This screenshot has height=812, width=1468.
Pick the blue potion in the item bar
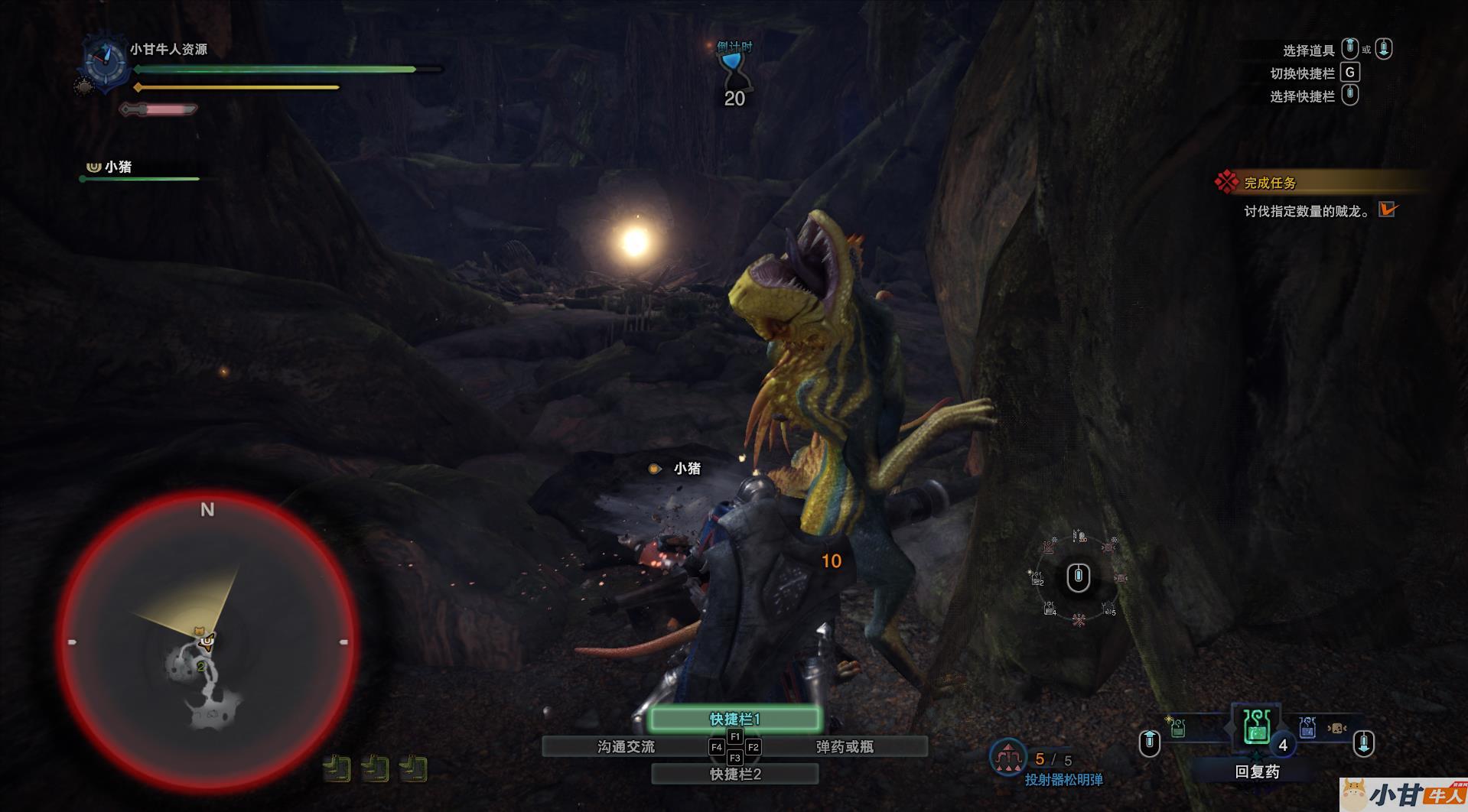(1307, 727)
